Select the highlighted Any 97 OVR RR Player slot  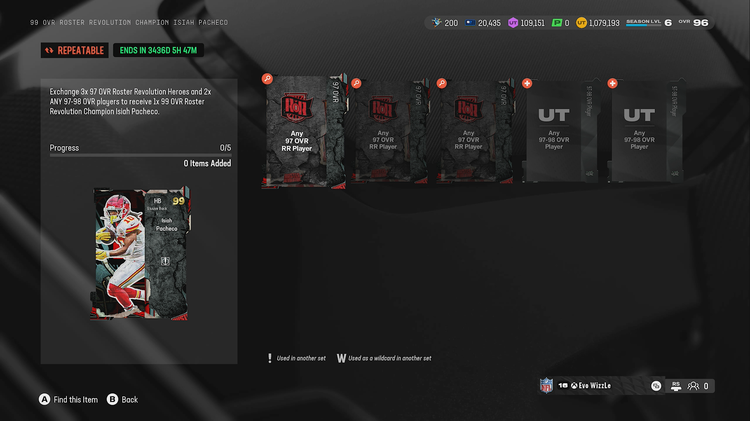[303, 131]
